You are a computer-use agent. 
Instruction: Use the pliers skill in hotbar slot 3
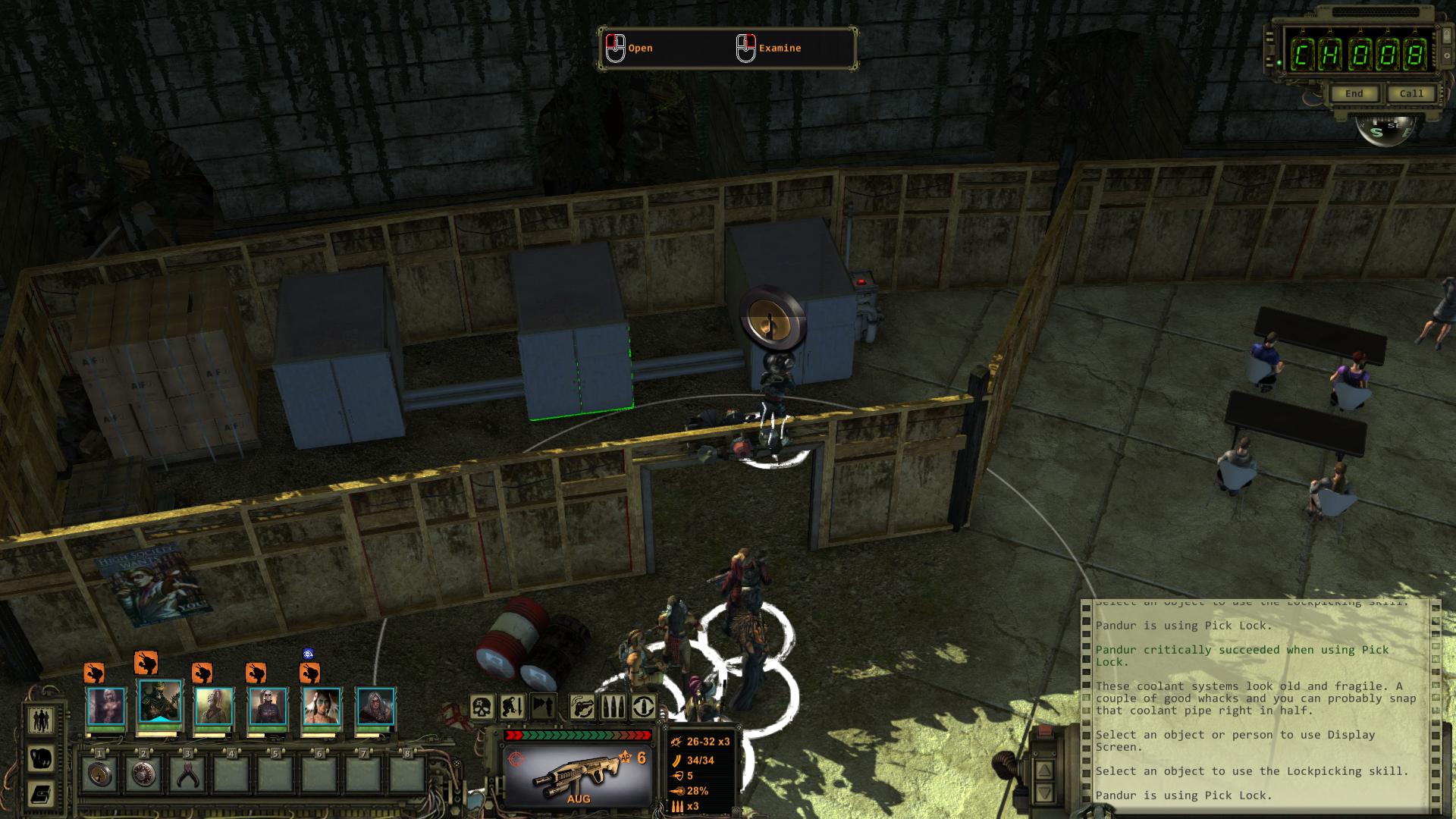187,774
